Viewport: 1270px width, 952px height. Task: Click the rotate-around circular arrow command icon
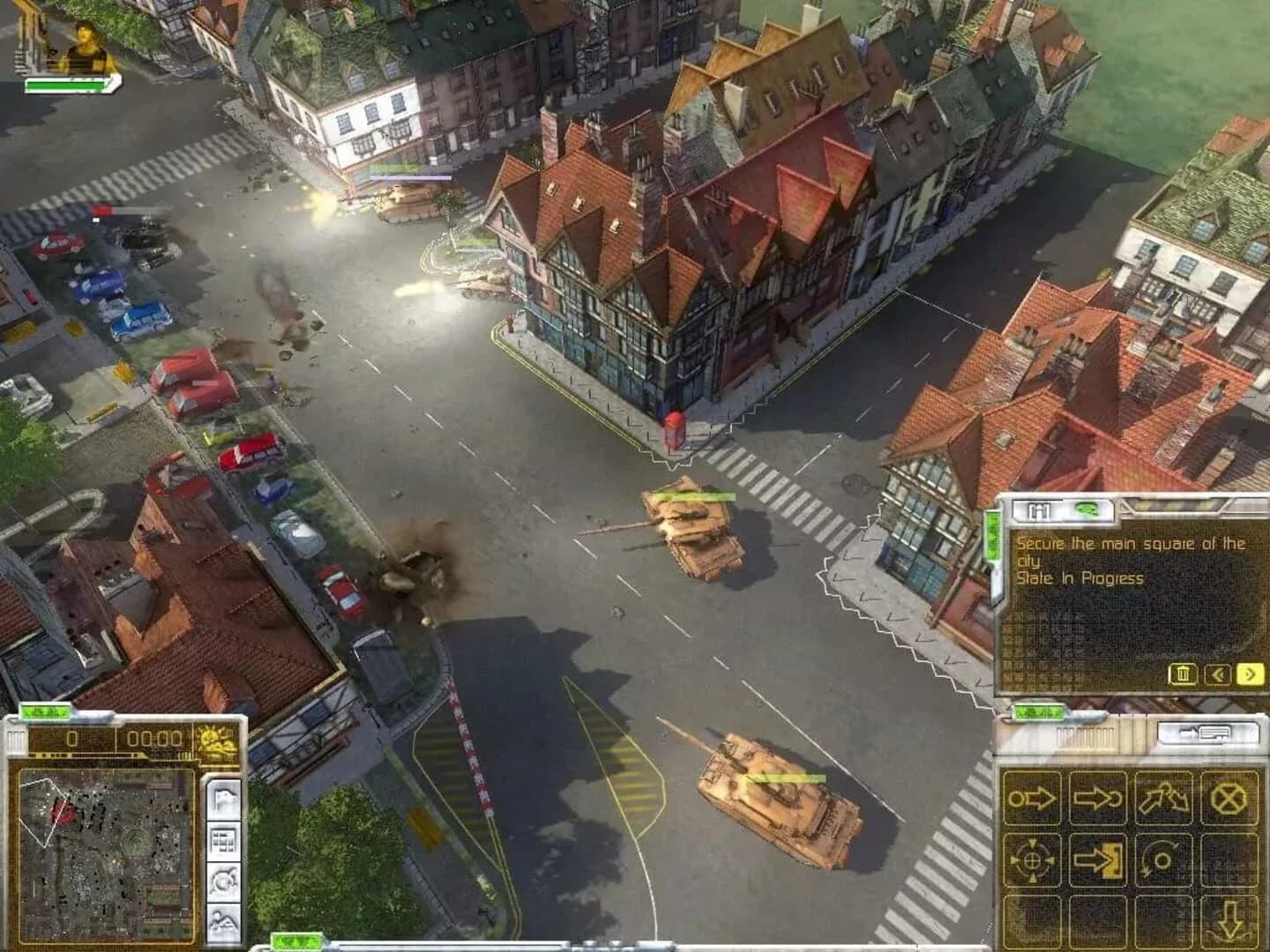(x=1165, y=860)
